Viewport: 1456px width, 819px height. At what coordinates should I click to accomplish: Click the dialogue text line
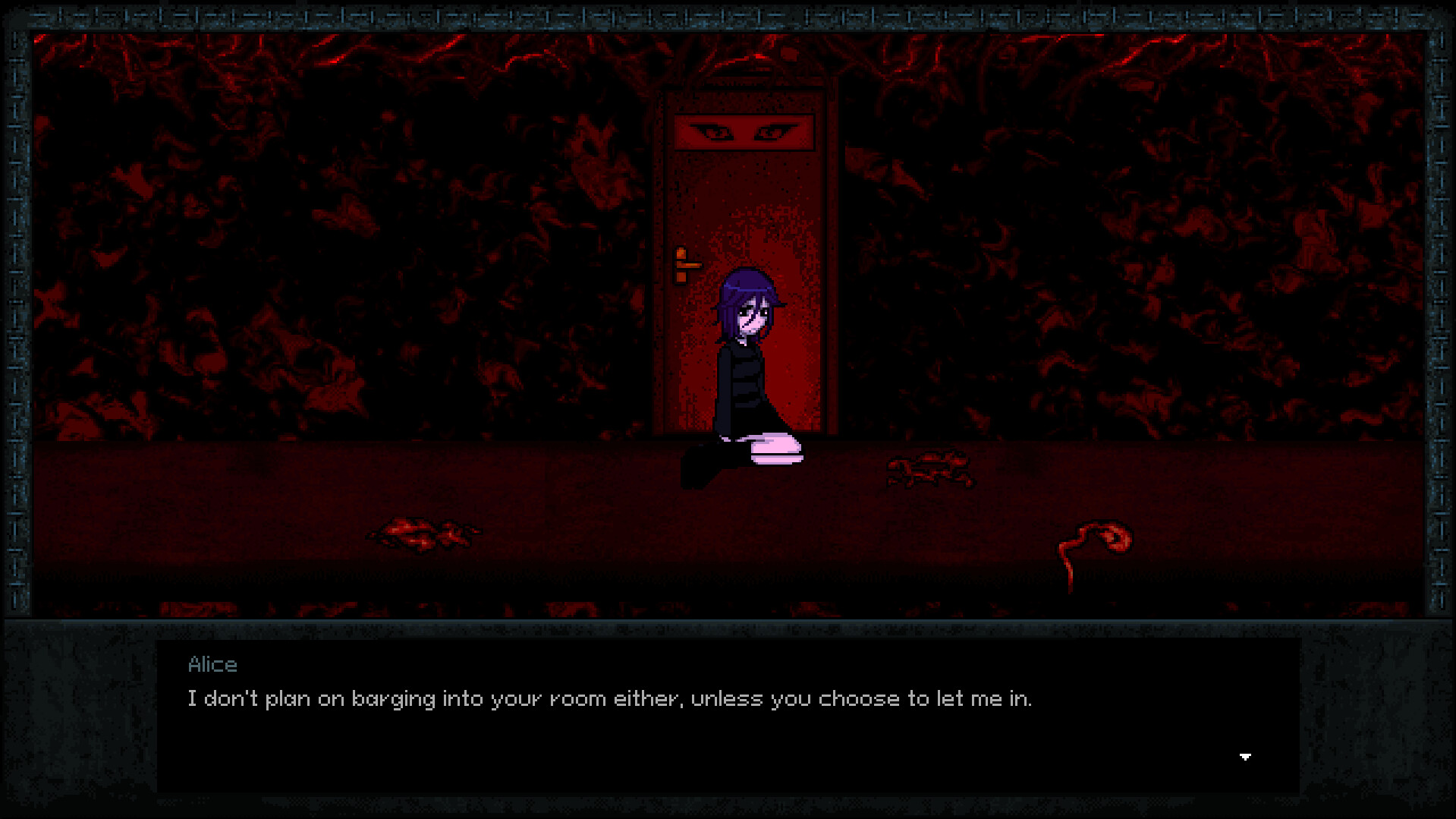tap(611, 698)
